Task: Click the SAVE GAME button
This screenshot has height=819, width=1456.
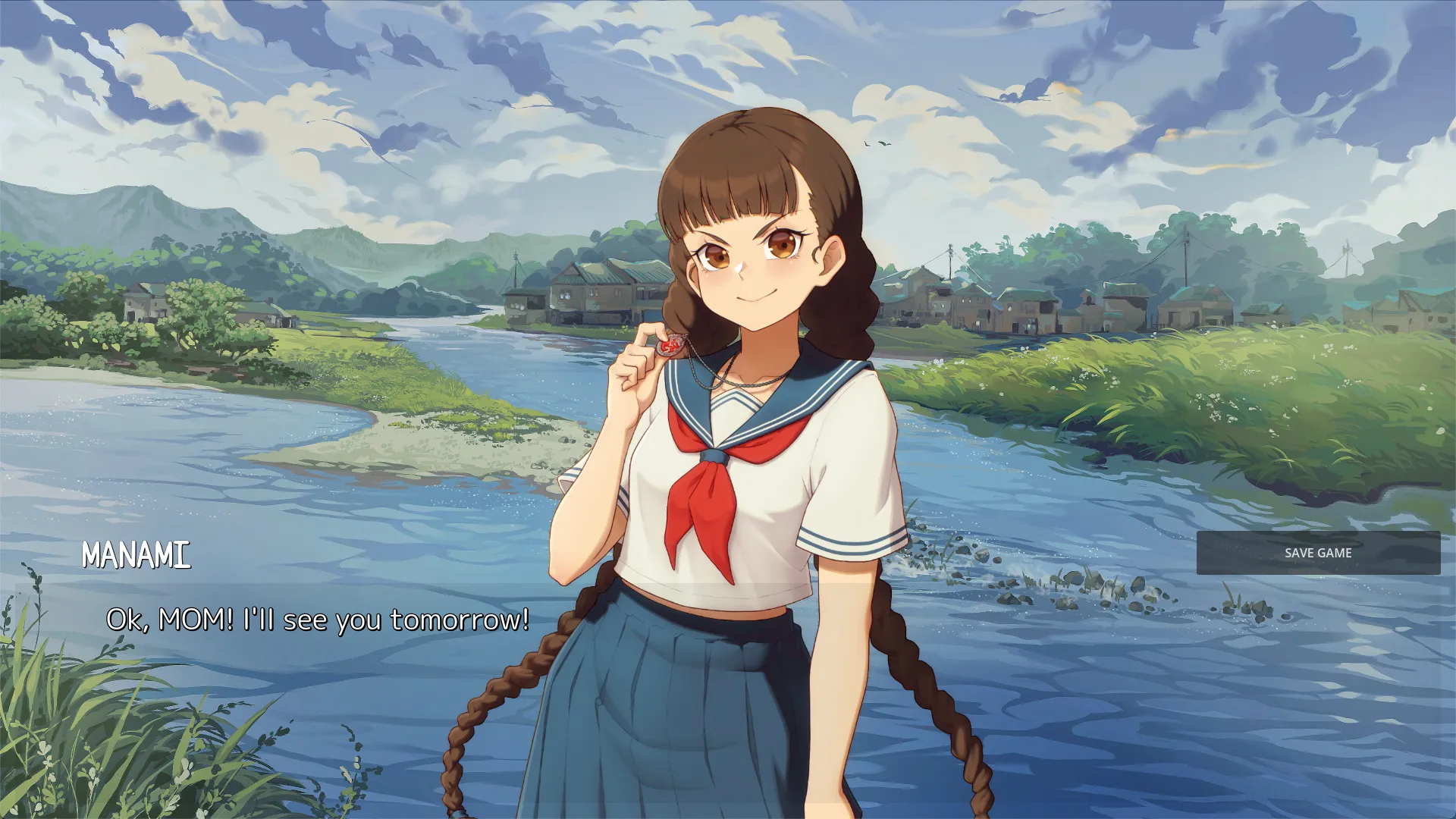Action: 1318,553
